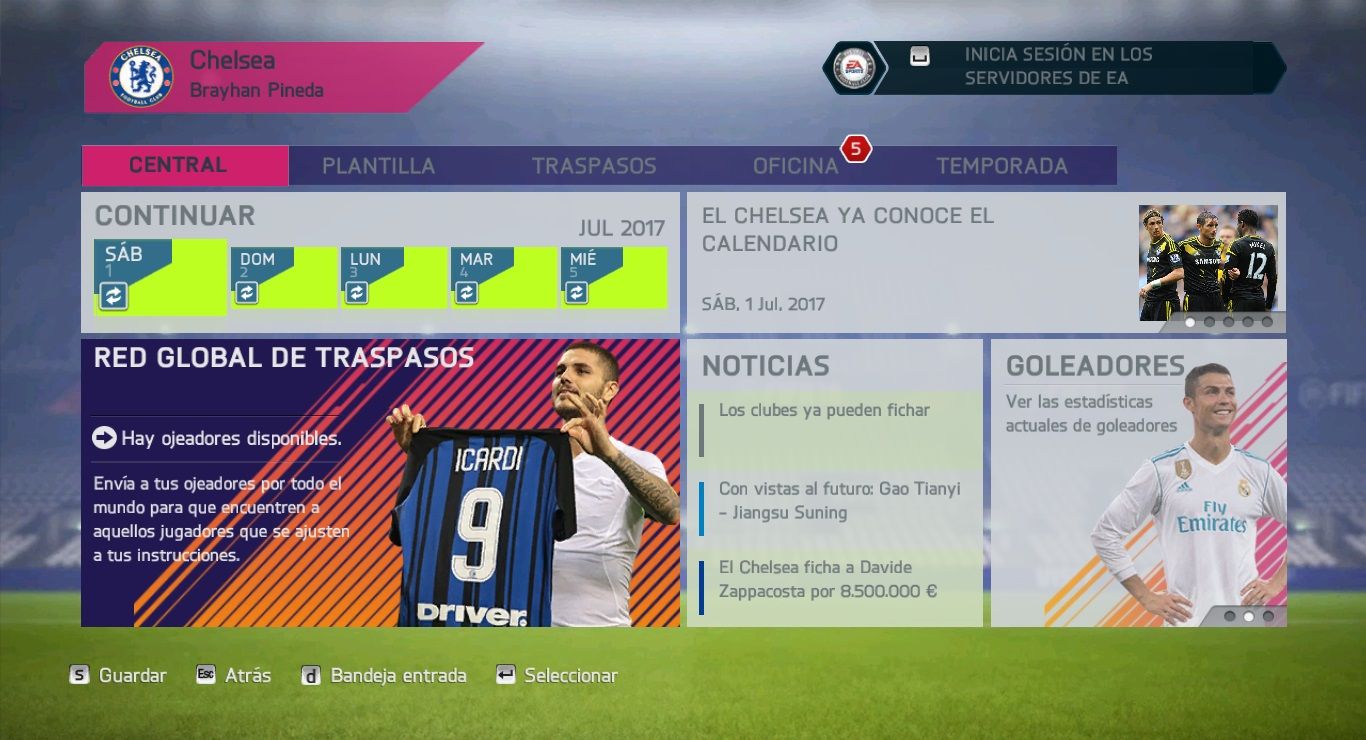Click the Chelsea players news thumbnail
This screenshot has width=1366, height=740.
click(x=1208, y=262)
